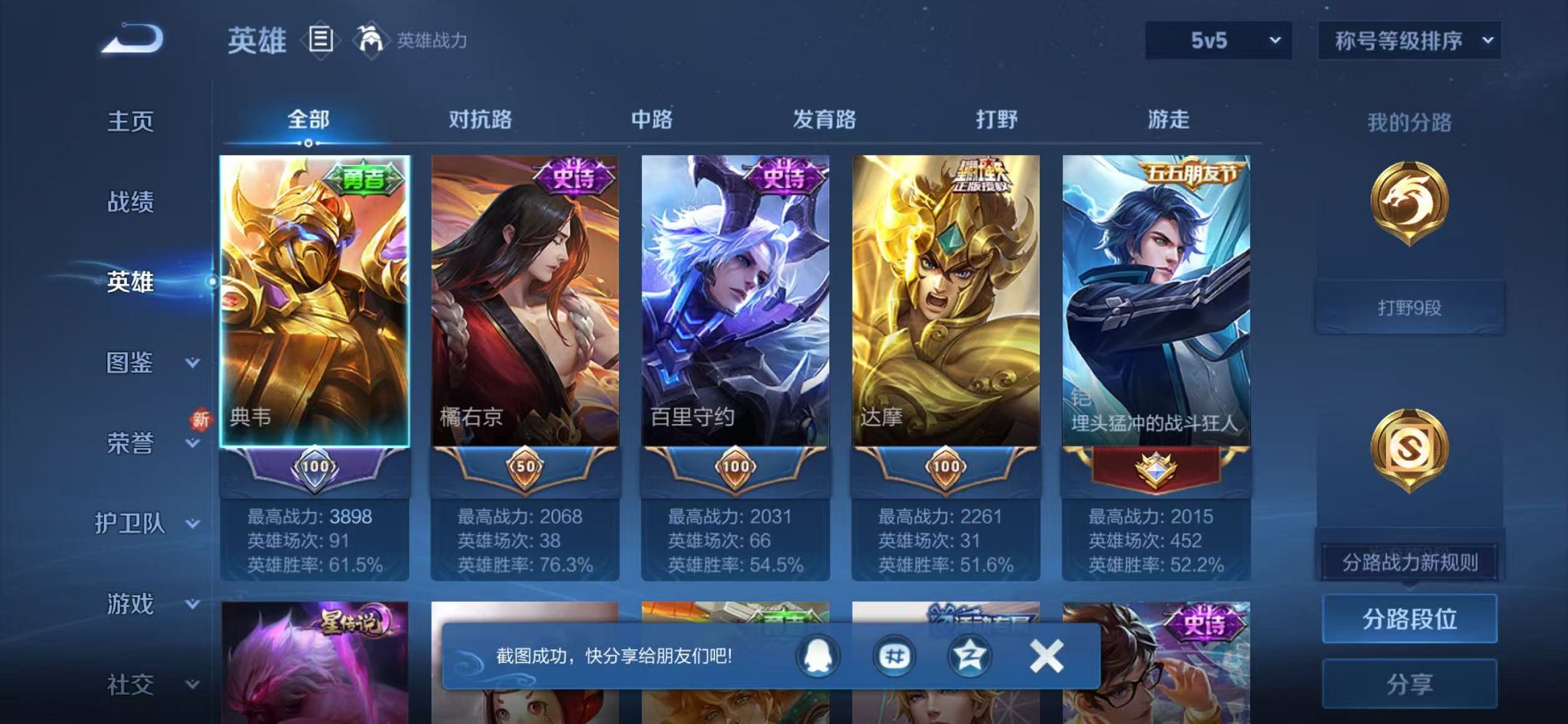This screenshot has height=724, width=1568.
Task: Share screenshot via the QQ penguin icon
Action: 818,655
